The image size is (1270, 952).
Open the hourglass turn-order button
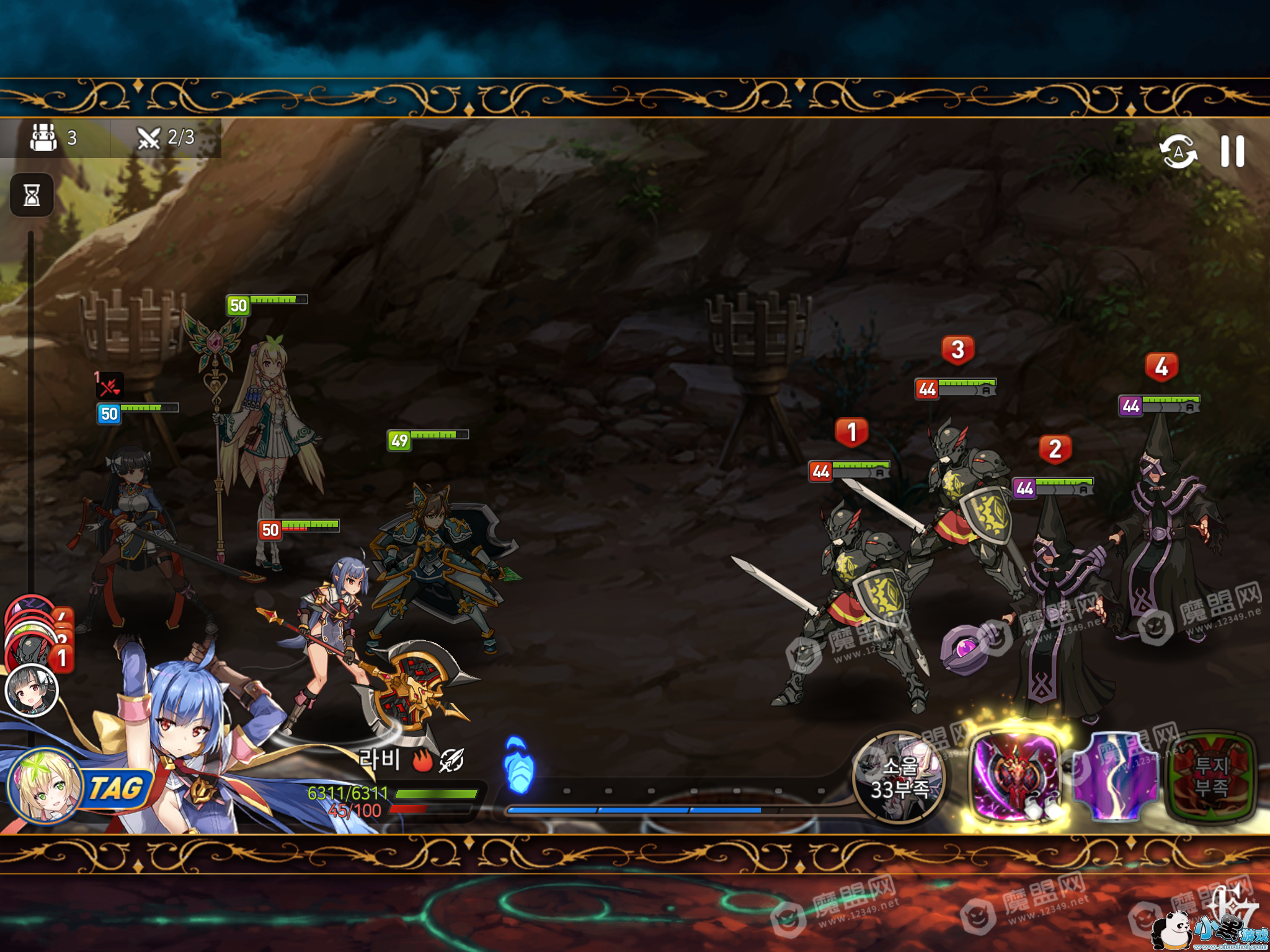(x=32, y=195)
